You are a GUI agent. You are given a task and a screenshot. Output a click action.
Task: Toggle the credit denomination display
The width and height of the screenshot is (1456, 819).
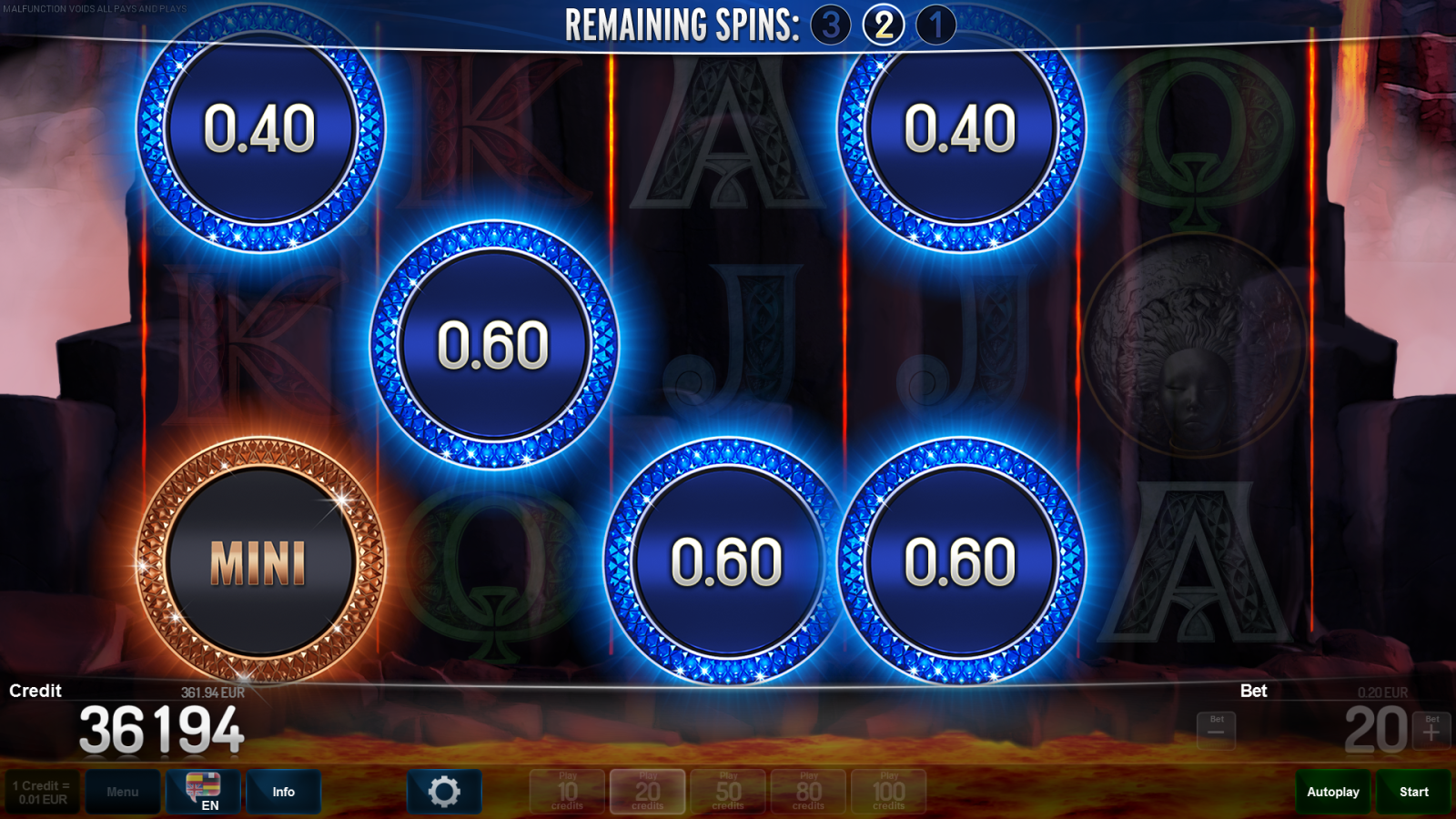click(42, 792)
